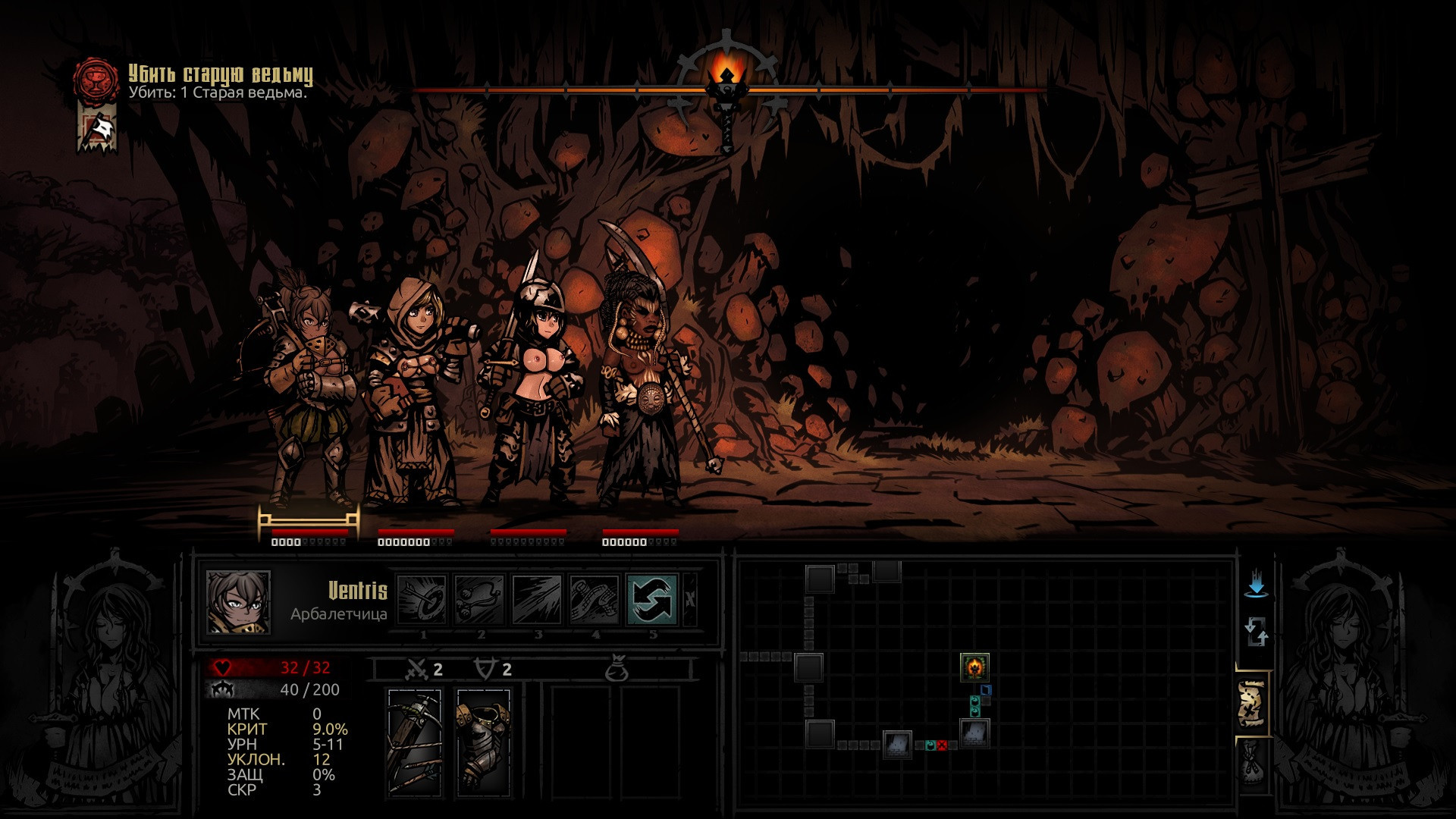This screenshot has width=1456, height=819.
Task: Select the arrow-and-target skill icon
Action: click(422, 599)
